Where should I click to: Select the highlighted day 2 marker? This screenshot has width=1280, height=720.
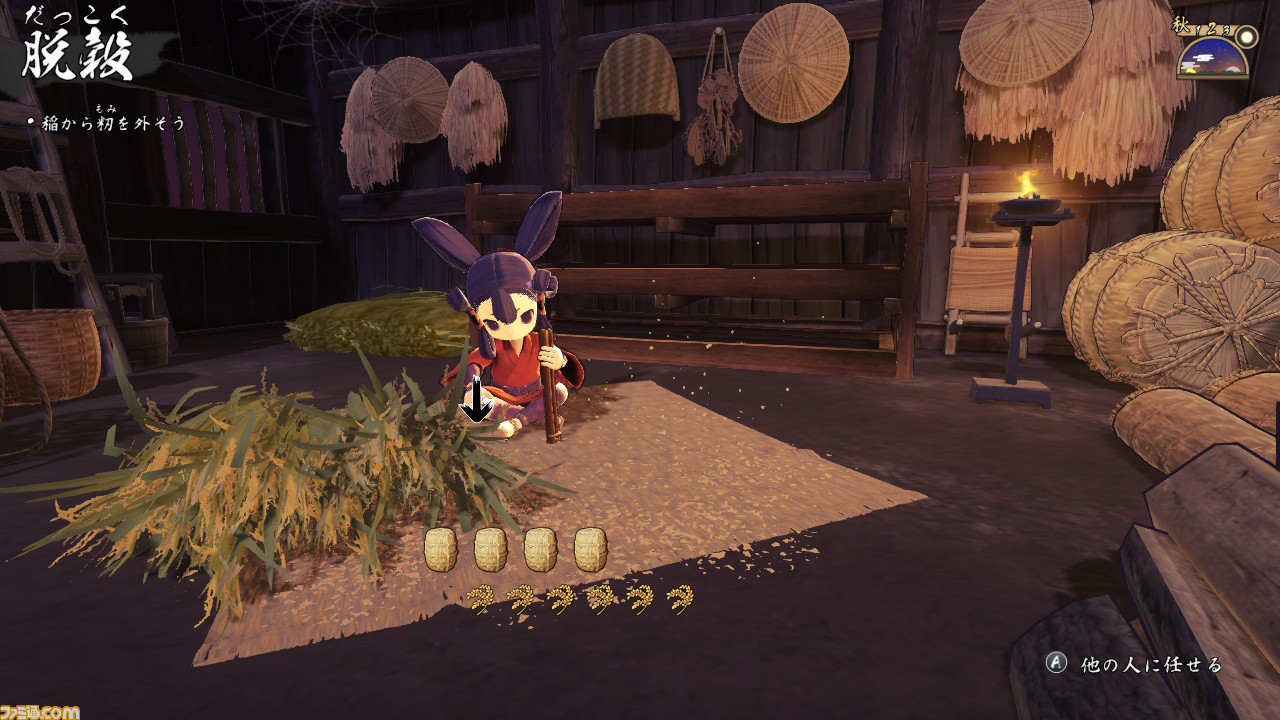[1210, 29]
